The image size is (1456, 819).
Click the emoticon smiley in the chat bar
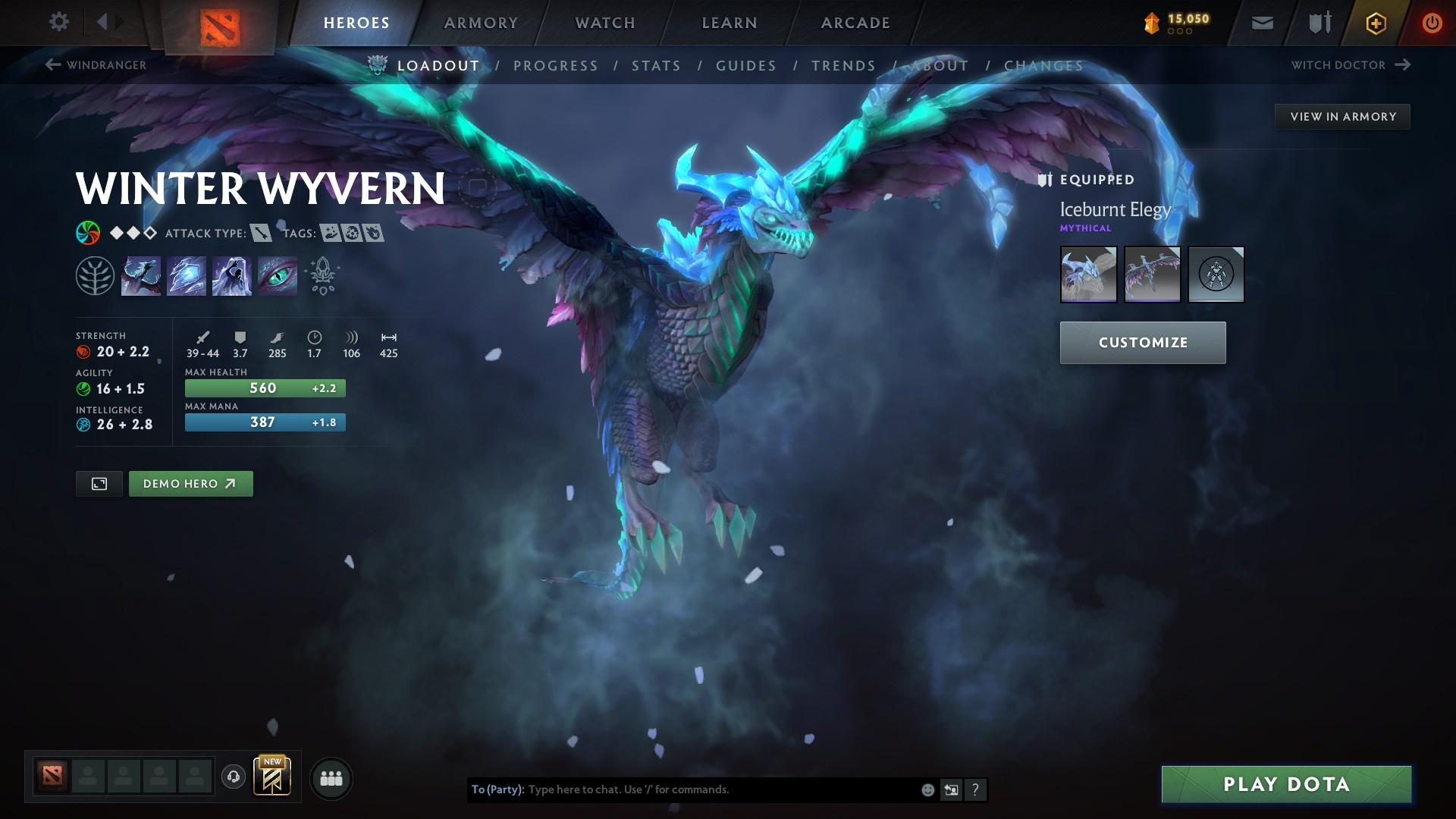(927, 789)
